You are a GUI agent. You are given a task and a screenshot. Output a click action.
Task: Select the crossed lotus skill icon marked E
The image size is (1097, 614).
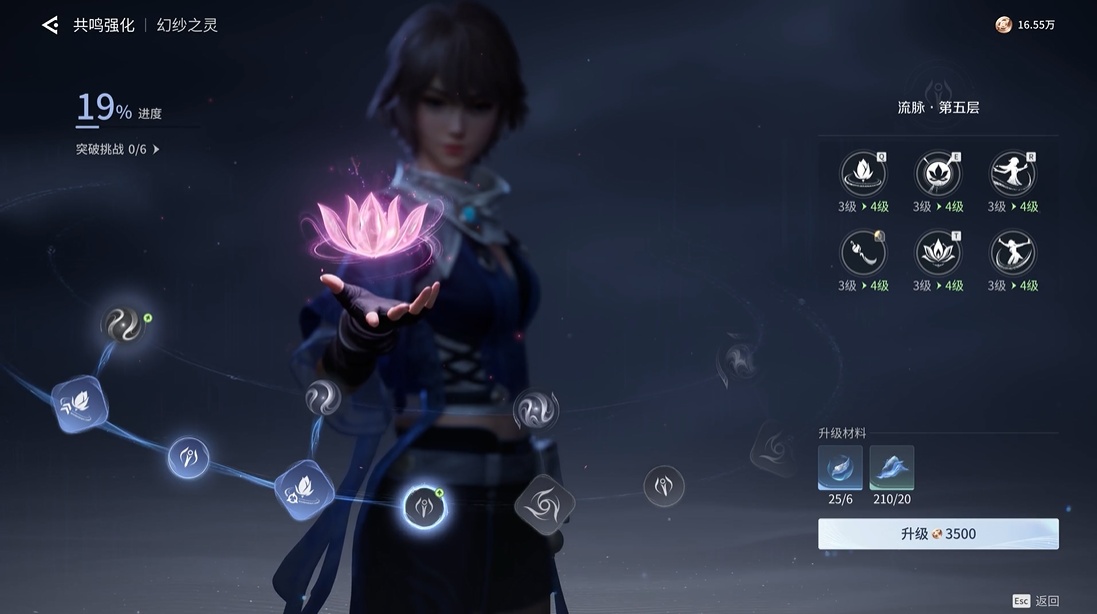(x=938, y=174)
